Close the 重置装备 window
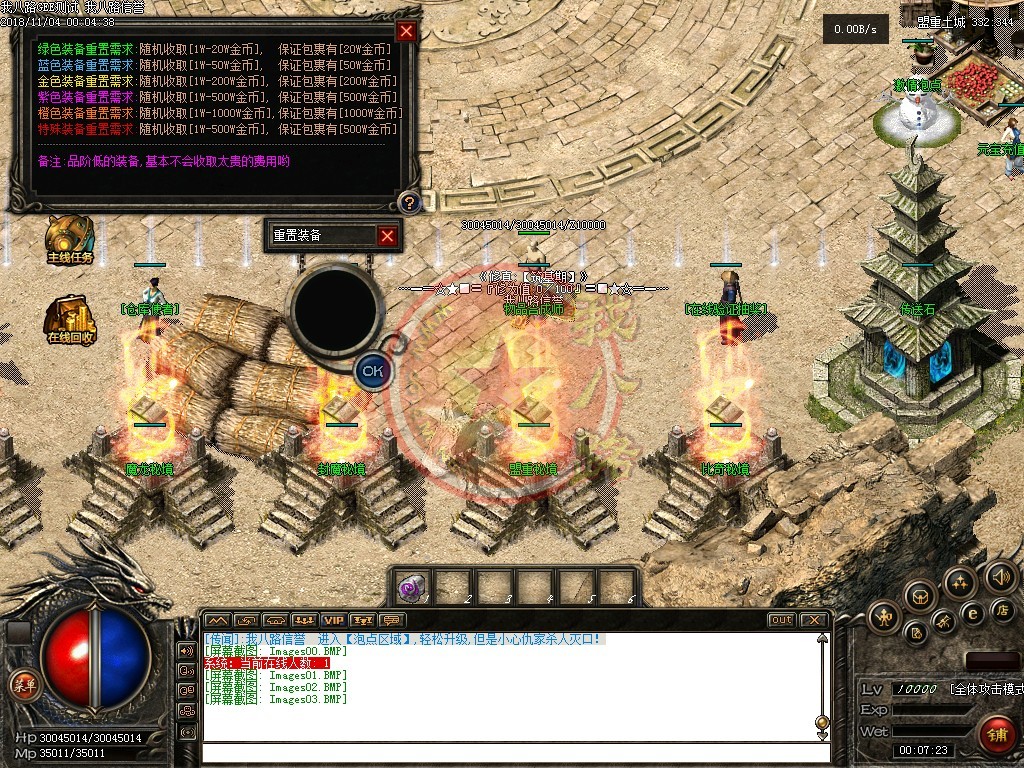This screenshot has height=768, width=1024. [x=387, y=236]
